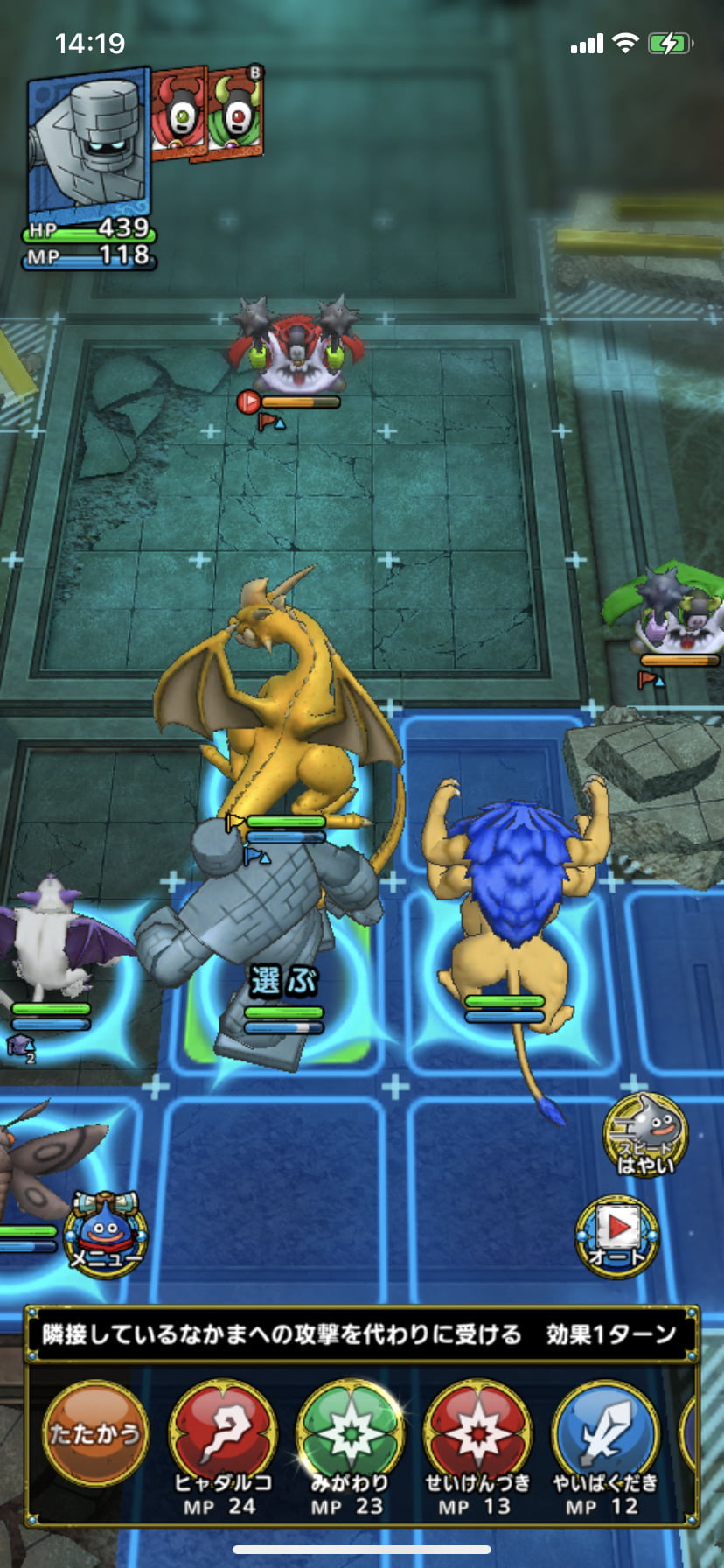The height and width of the screenshot is (1568, 724).
Task: Open the メニュー slime button
Action: [106, 1234]
